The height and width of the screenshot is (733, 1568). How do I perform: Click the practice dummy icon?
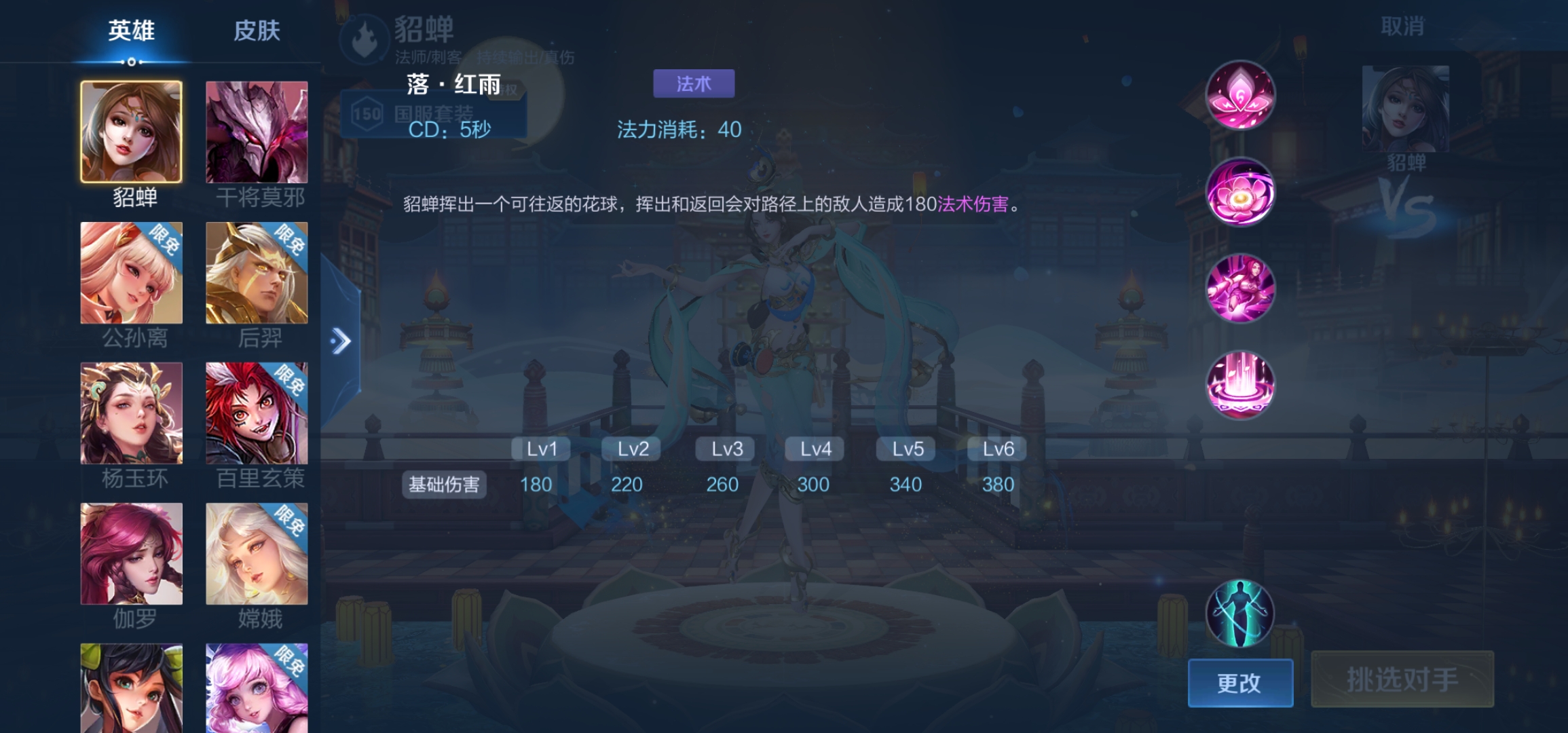coord(1240,614)
